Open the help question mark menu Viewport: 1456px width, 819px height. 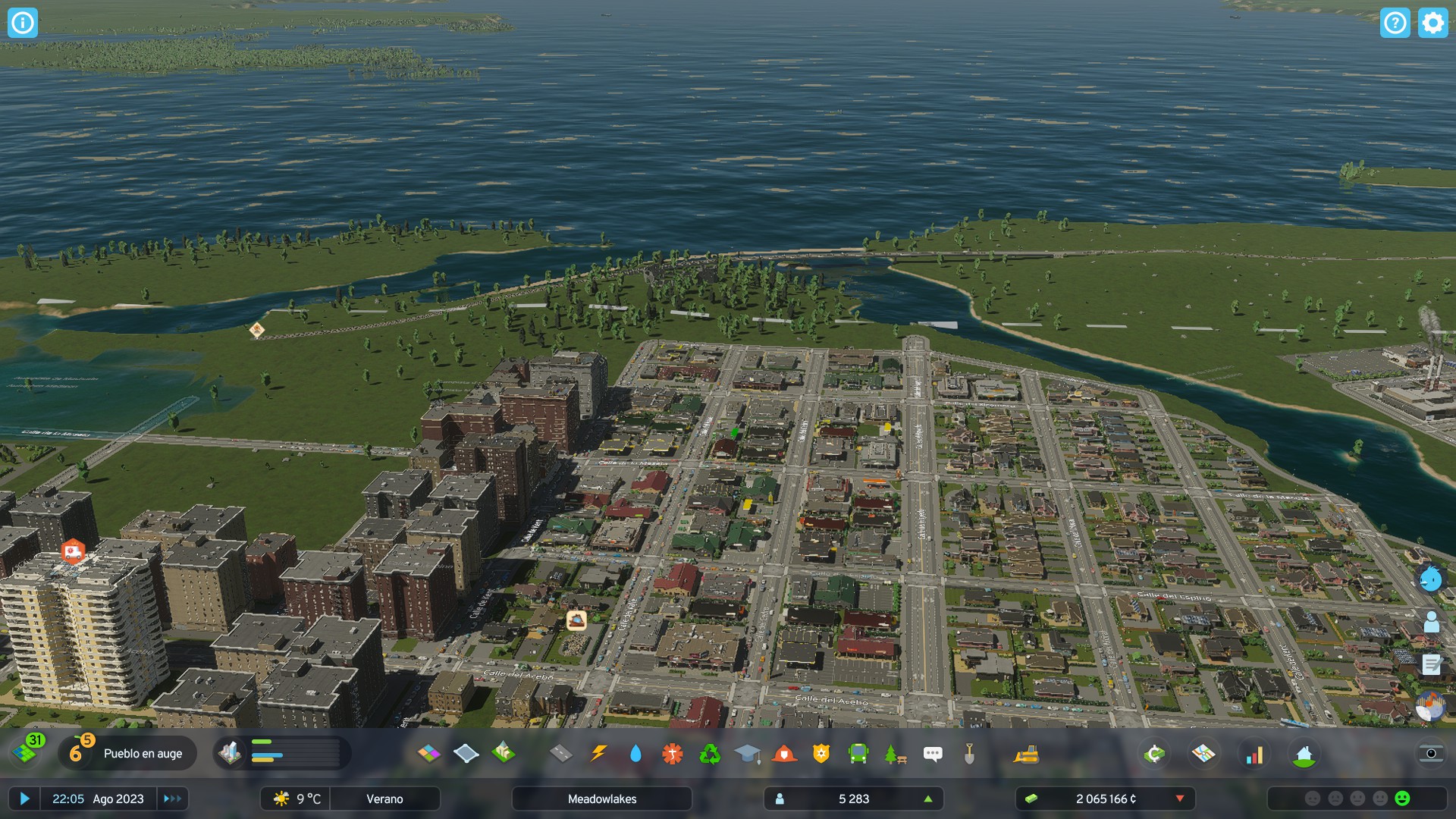coord(1395,23)
